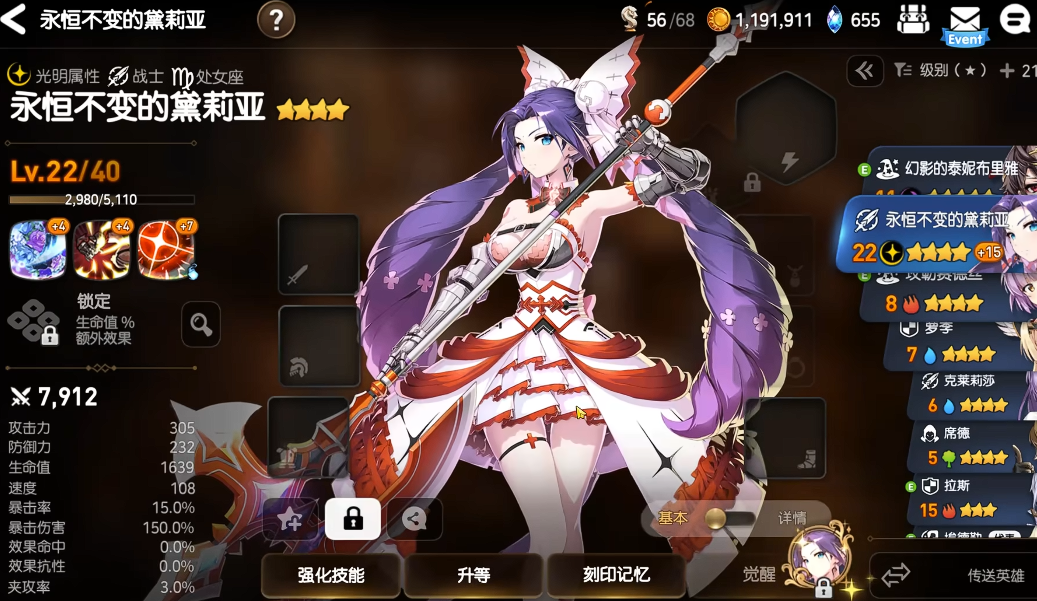Image resolution: width=1037 pixels, height=601 pixels.
Task: Go back using the top-left arrow
Action: coord(14,20)
